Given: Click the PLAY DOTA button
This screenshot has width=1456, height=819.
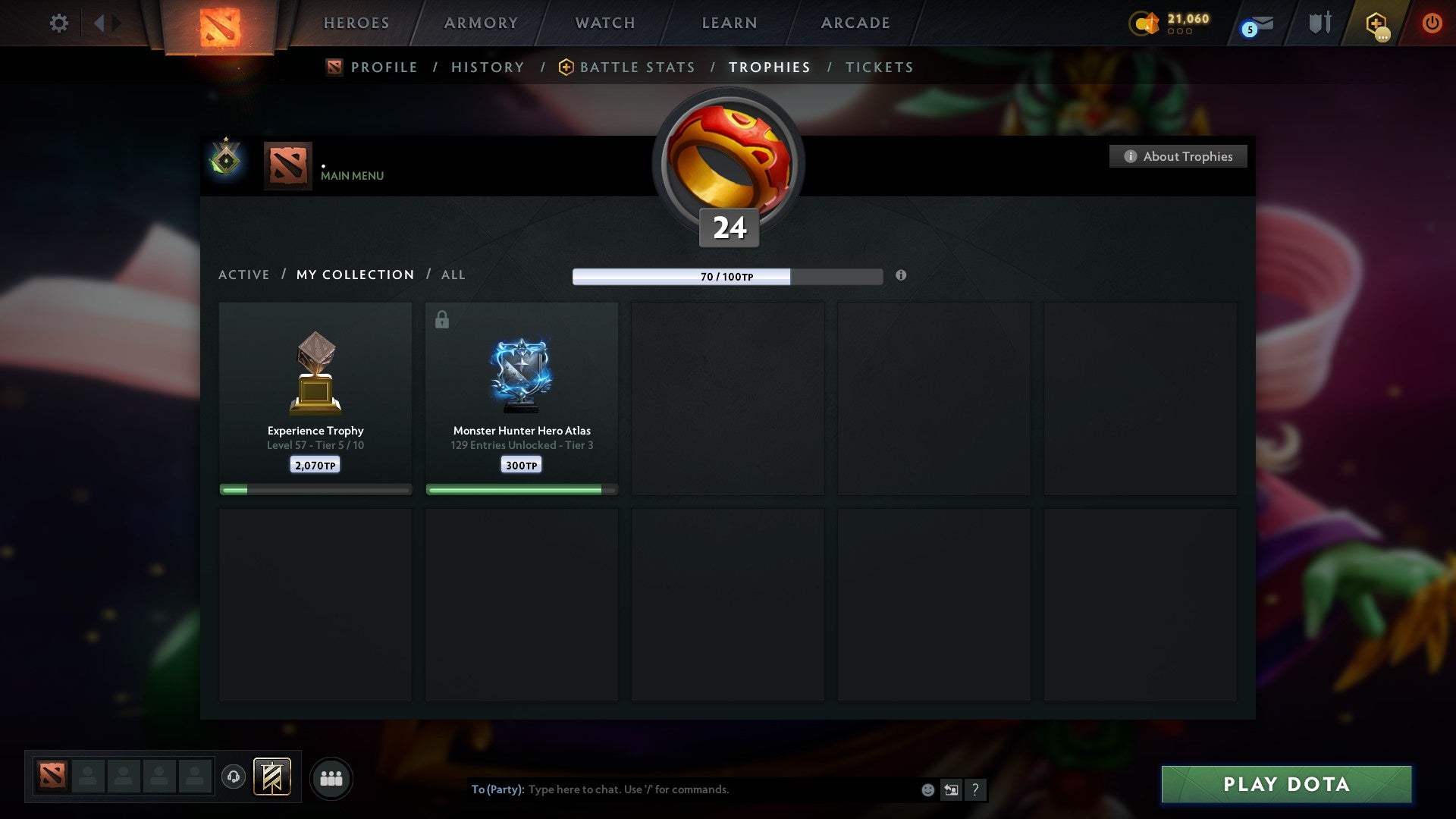Looking at the screenshot, I should [1285, 785].
